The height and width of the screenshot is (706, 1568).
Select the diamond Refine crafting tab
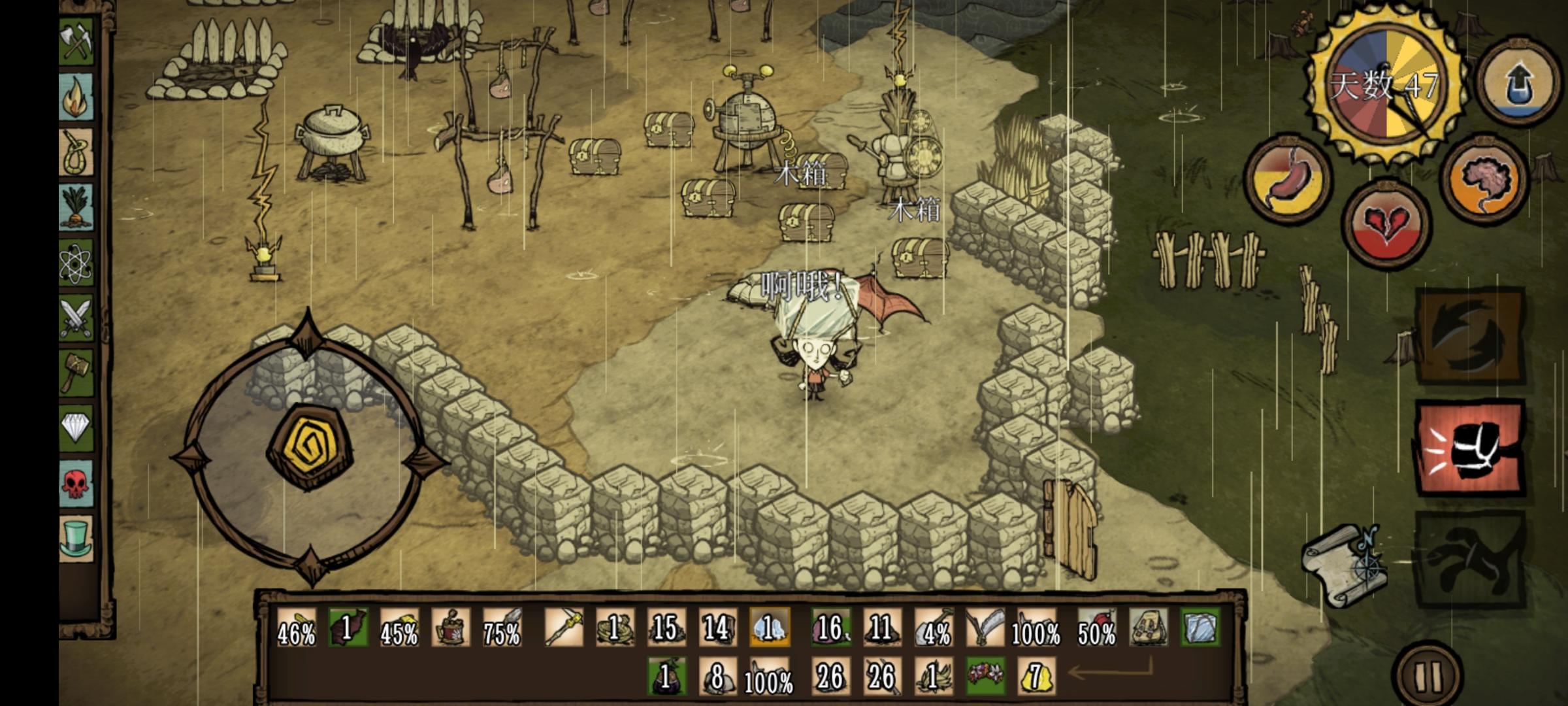77,428
